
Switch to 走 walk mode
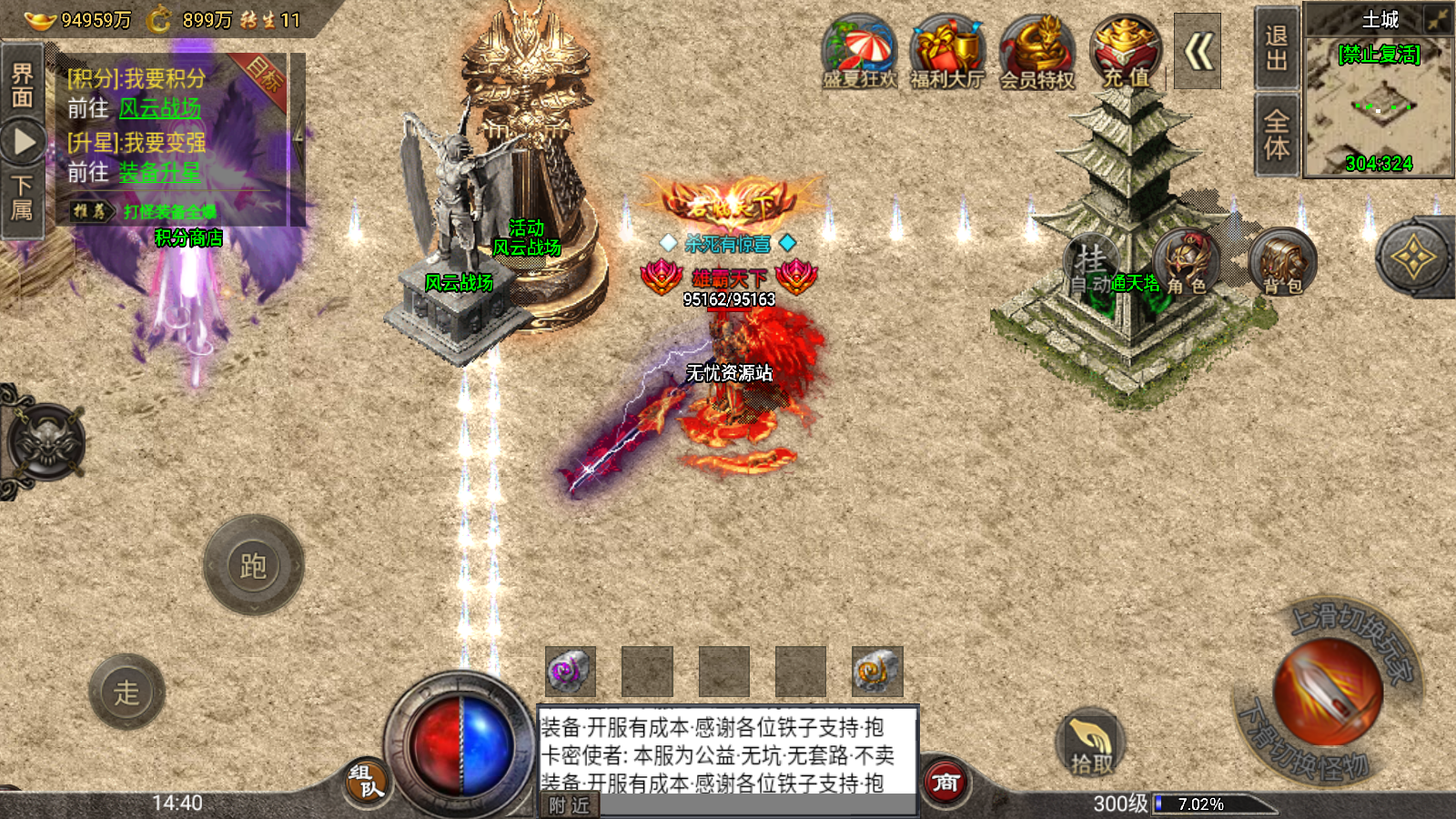126,693
